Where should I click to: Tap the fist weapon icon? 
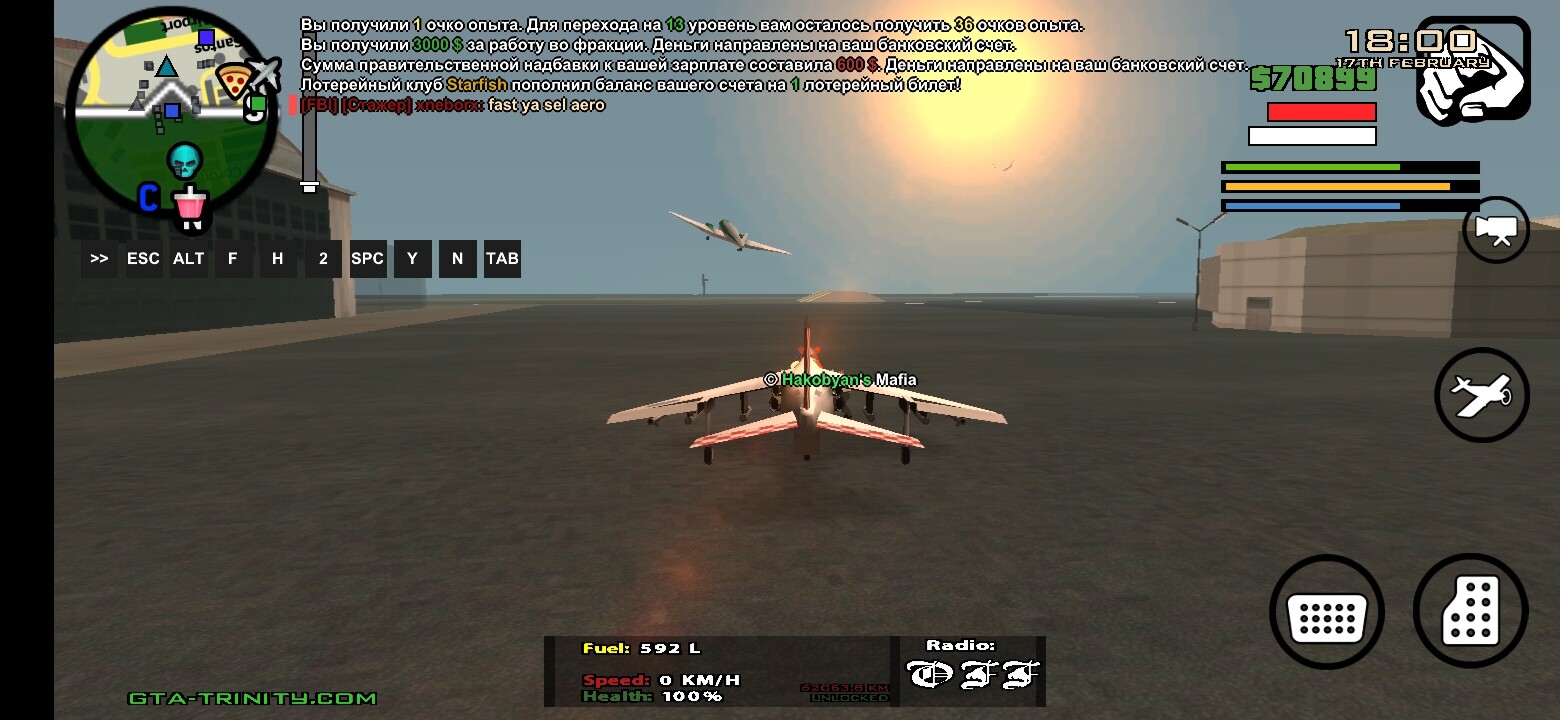[1472, 70]
